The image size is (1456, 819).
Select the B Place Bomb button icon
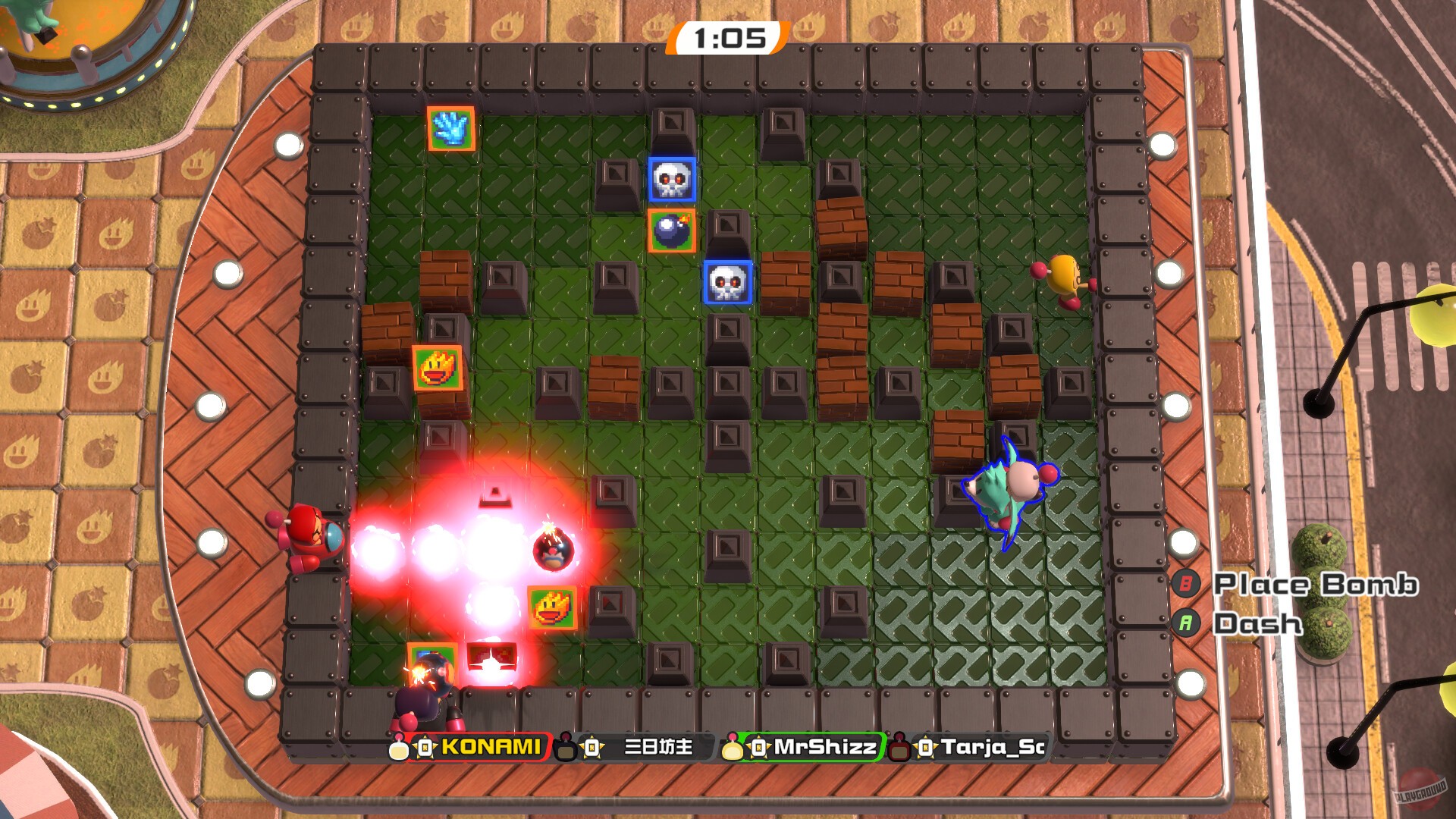[1186, 584]
